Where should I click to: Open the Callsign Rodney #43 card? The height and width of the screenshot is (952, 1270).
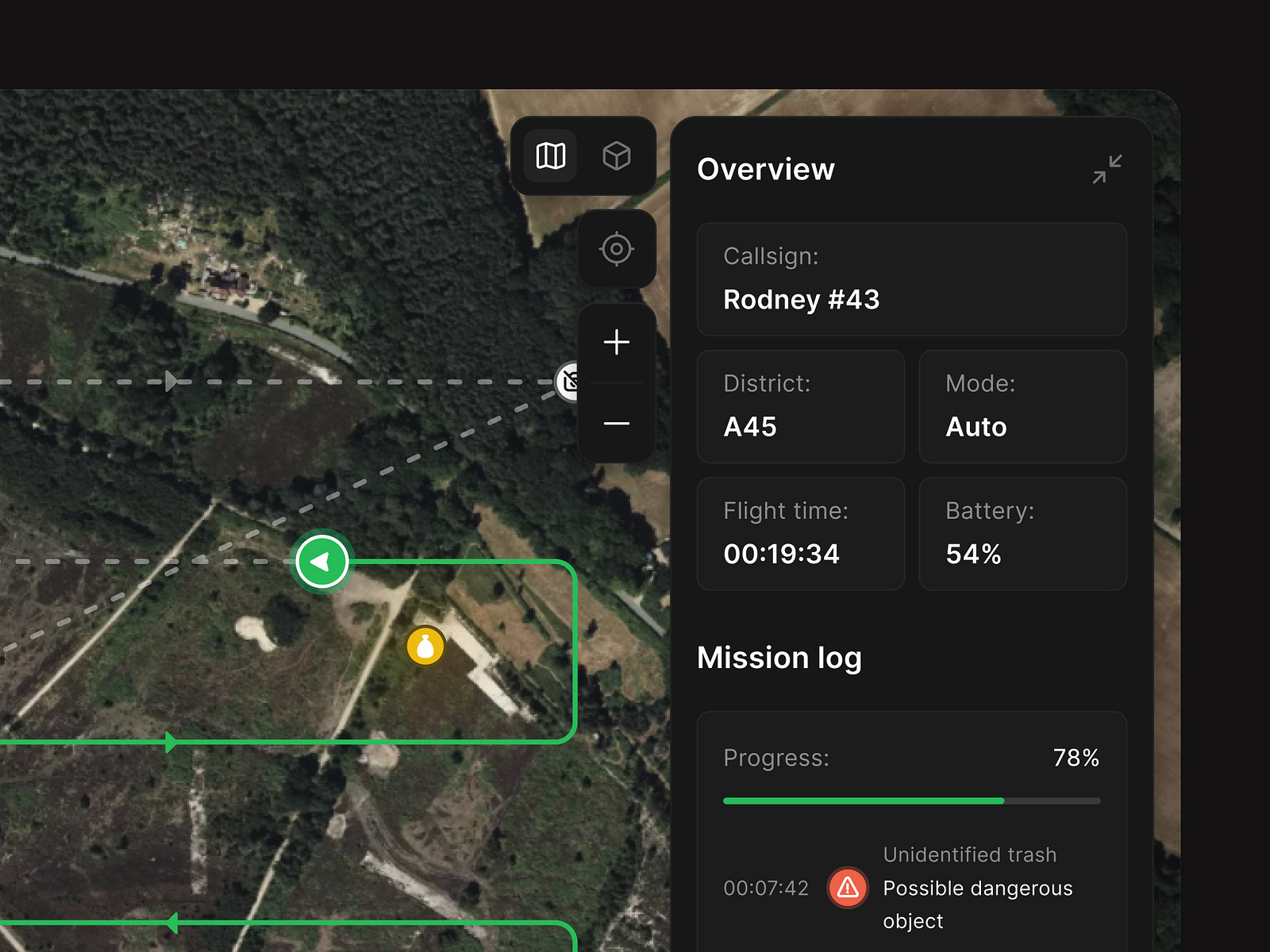(x=911, y=279)
